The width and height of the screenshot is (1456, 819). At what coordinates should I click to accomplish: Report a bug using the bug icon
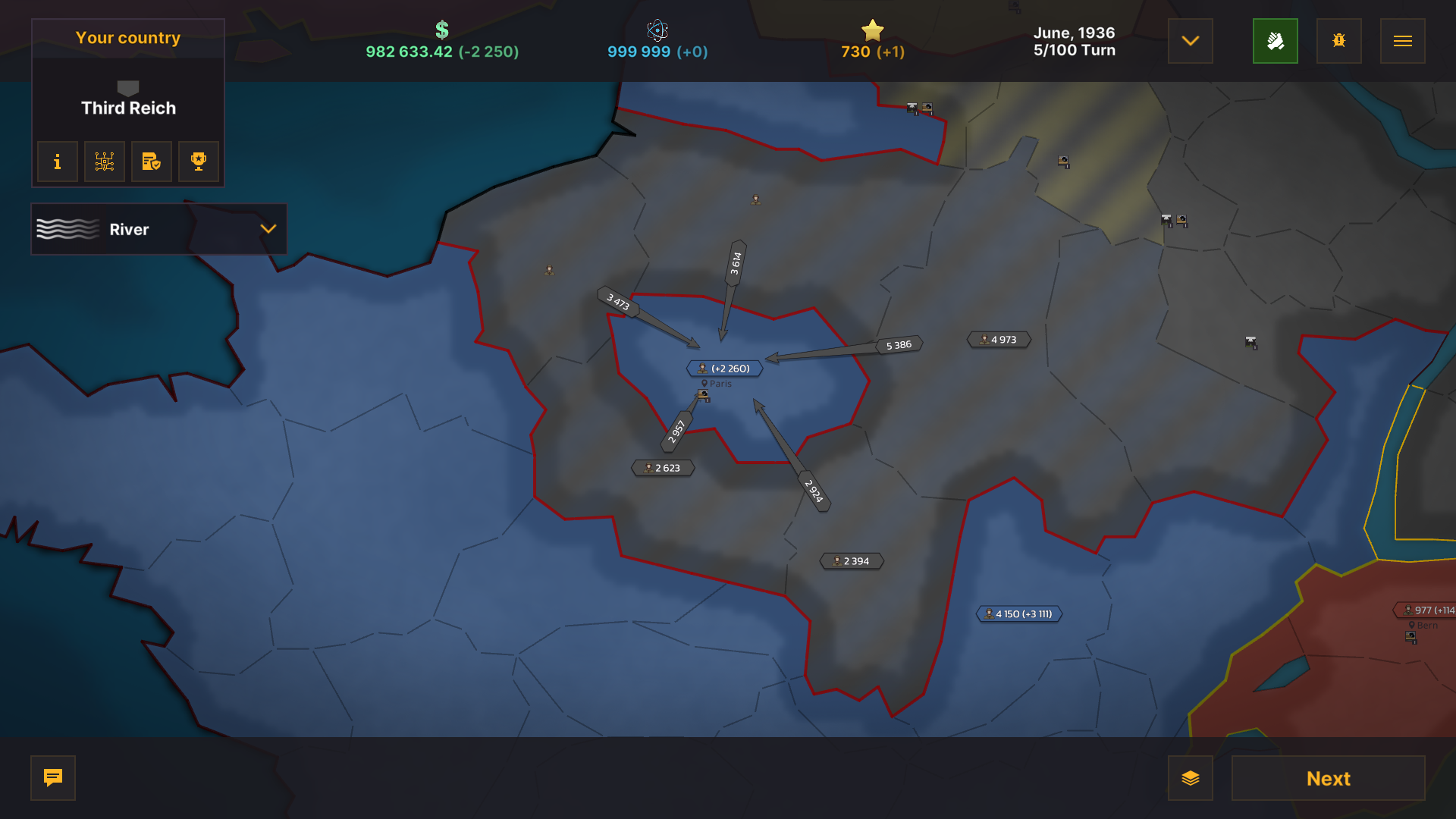tap(1338, 41)
